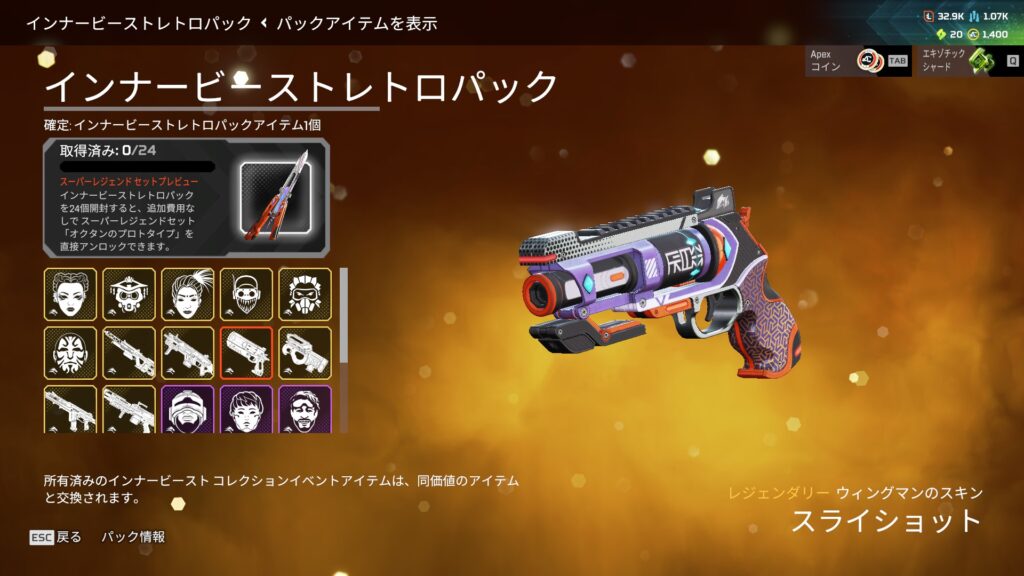Go back with the 戻る button

coord(56,537)
